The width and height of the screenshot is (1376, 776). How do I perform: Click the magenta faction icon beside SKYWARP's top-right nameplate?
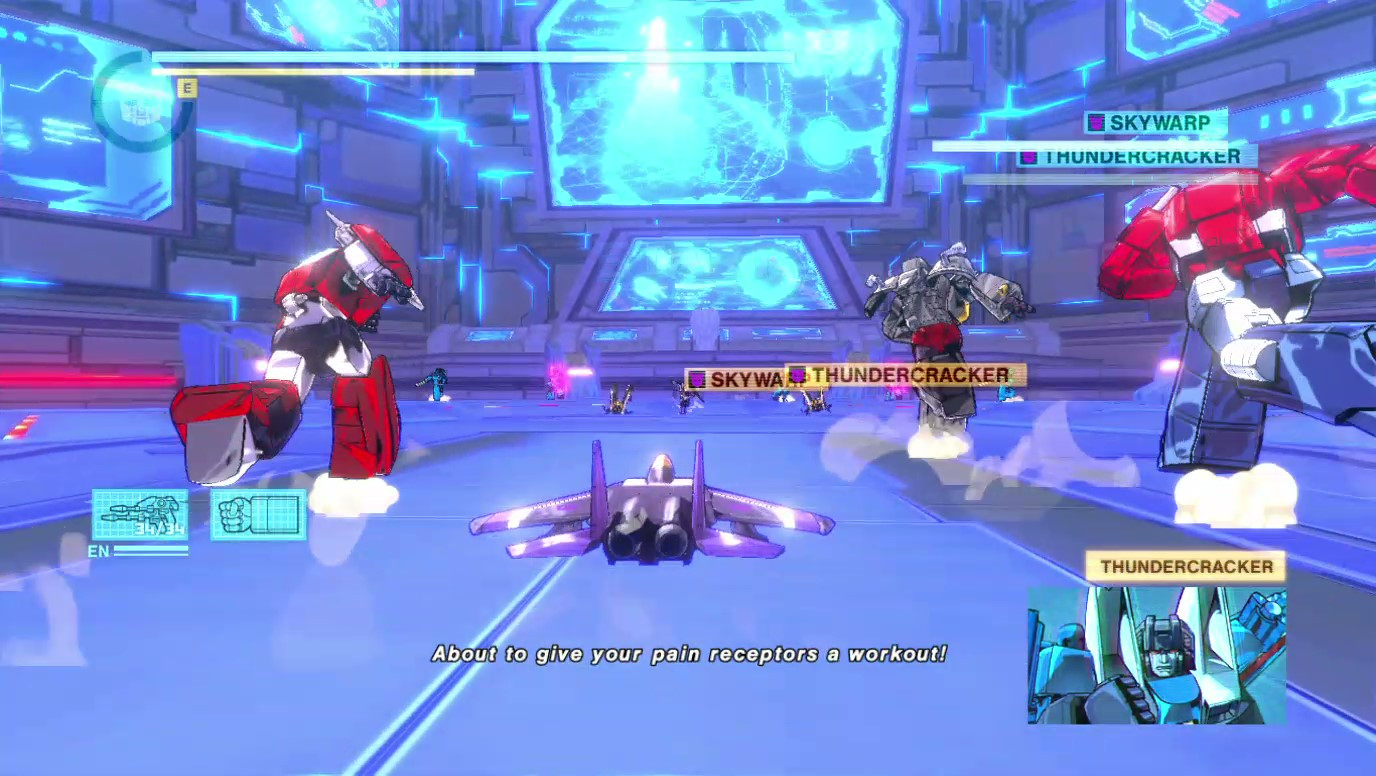click(1095, 121)
